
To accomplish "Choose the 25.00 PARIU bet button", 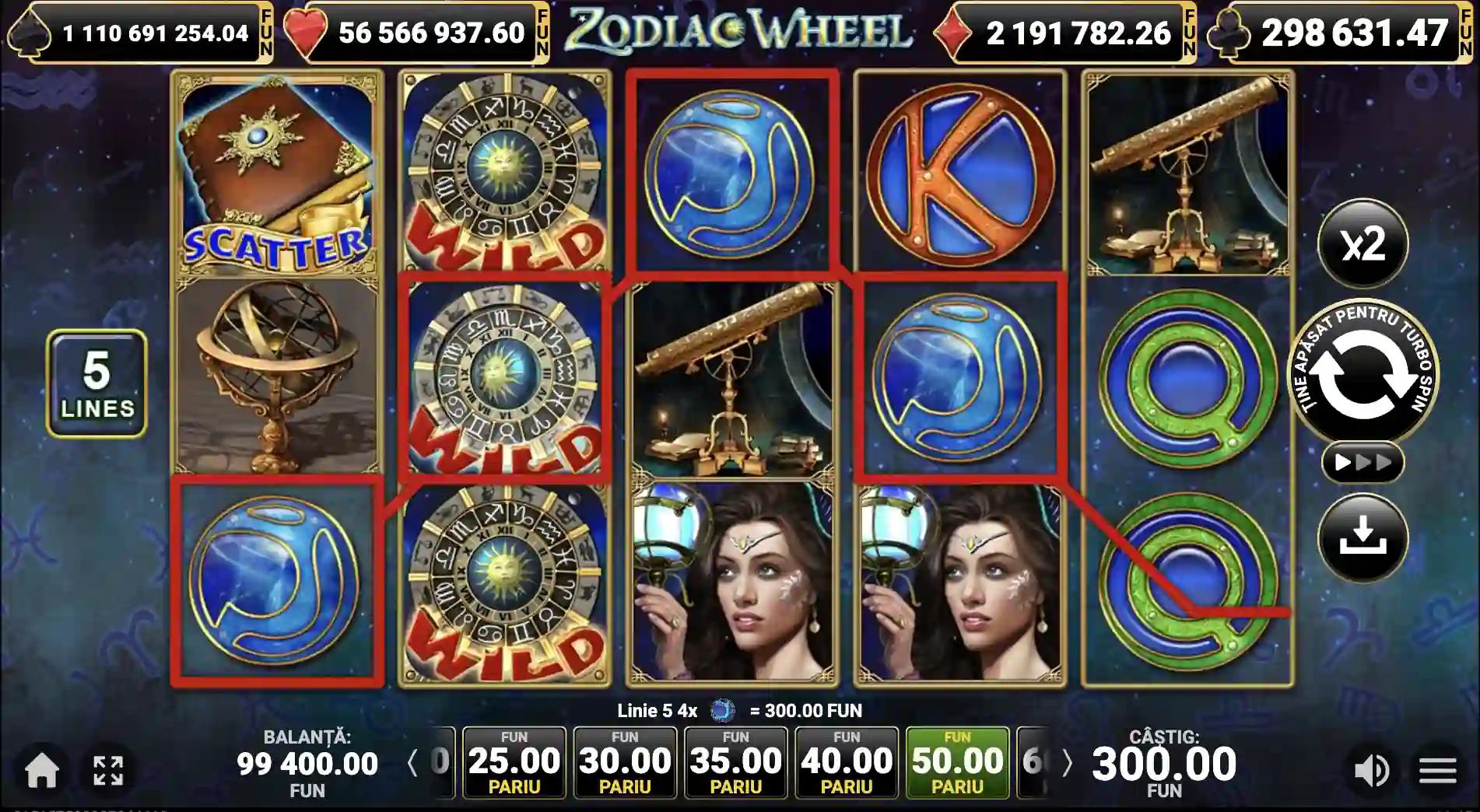I will (514, 762).
